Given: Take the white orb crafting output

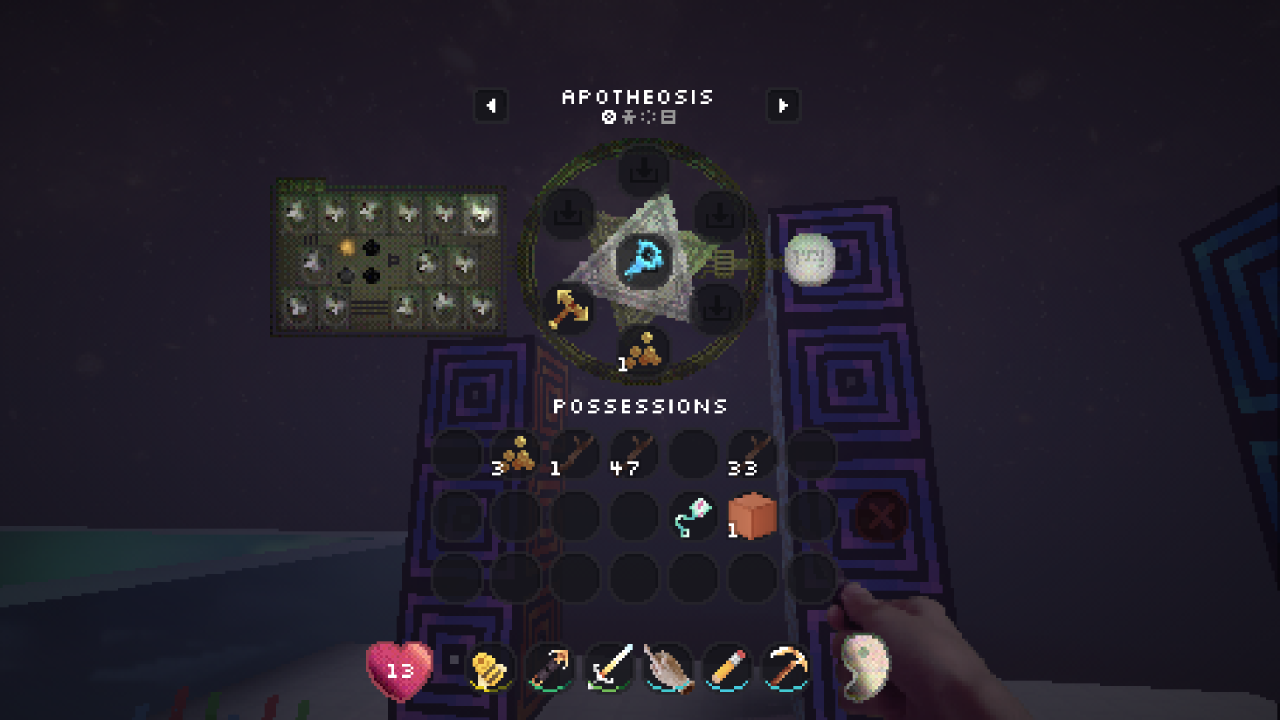Looking at the screenshot, I should click(x=809, y=260).
